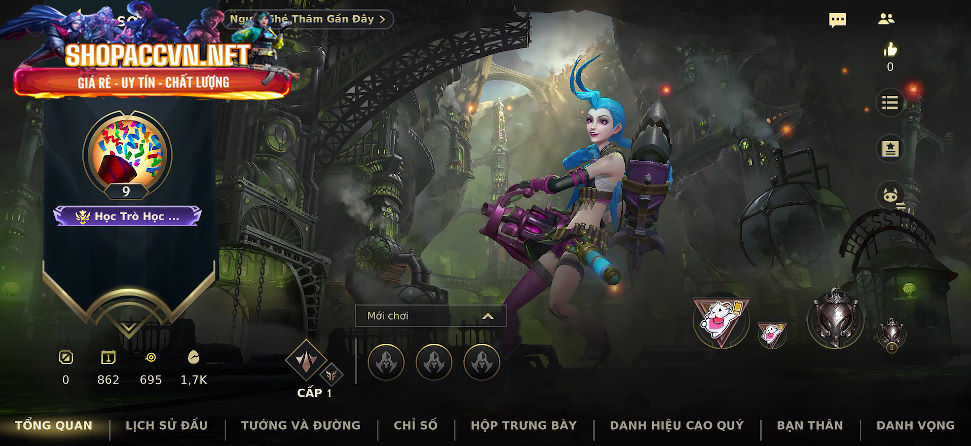Open the star card round button
Viewport: 971px width, 446px height.
(890, 149)
